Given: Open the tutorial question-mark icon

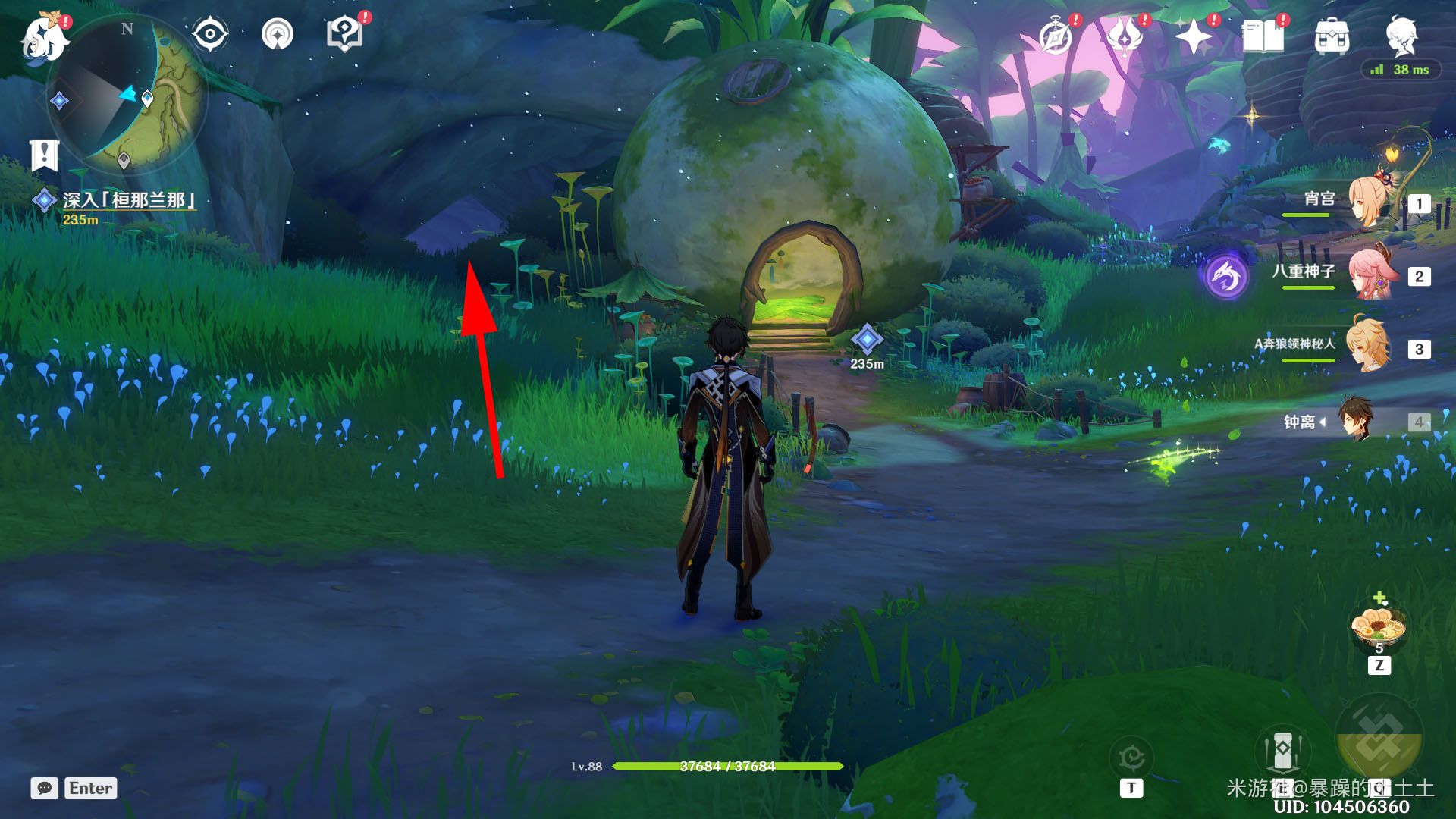Looking at the screenshot, I should coord(344,35).
